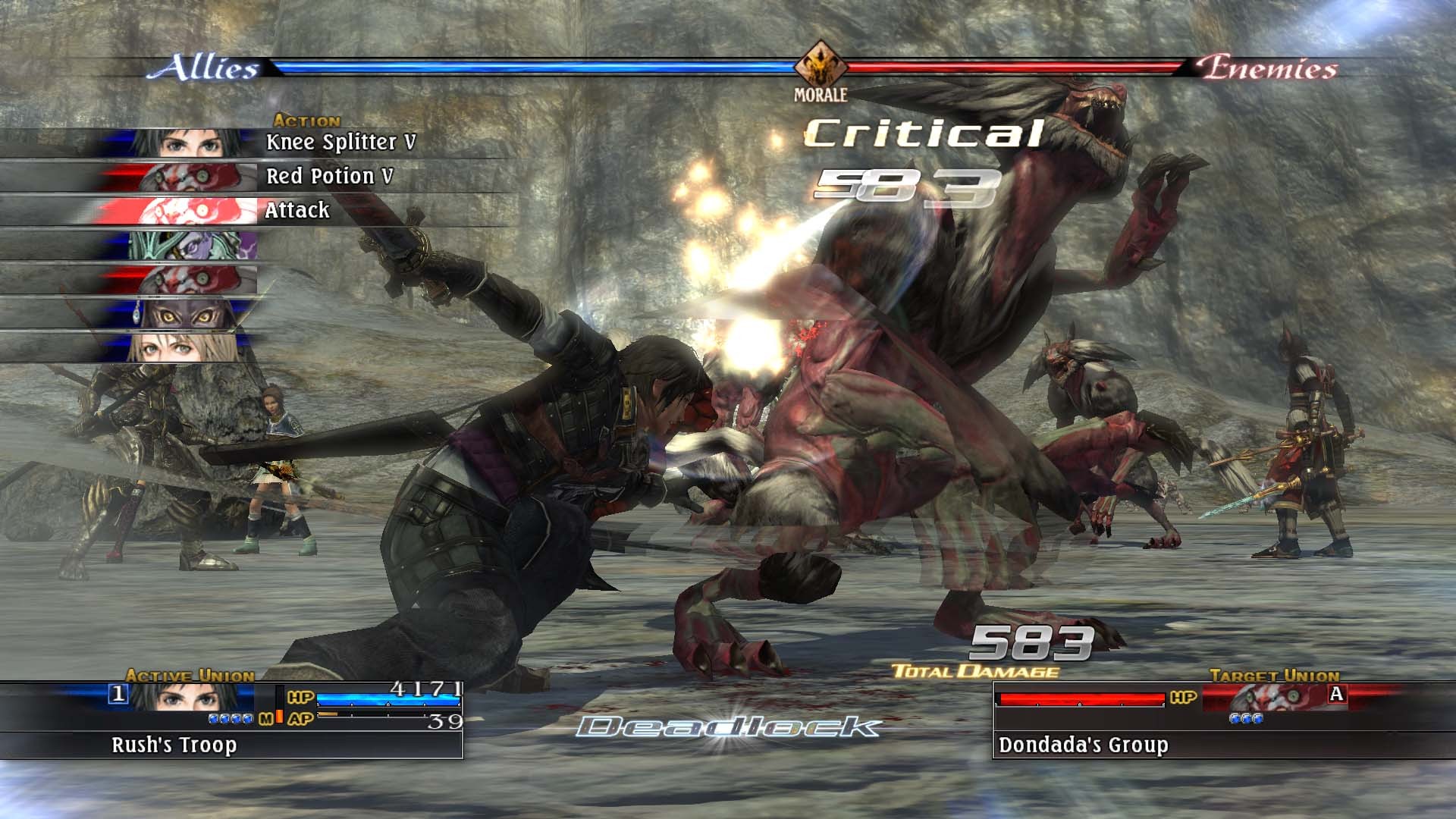Click the Dondada's Group name bar

point(1084,746)
